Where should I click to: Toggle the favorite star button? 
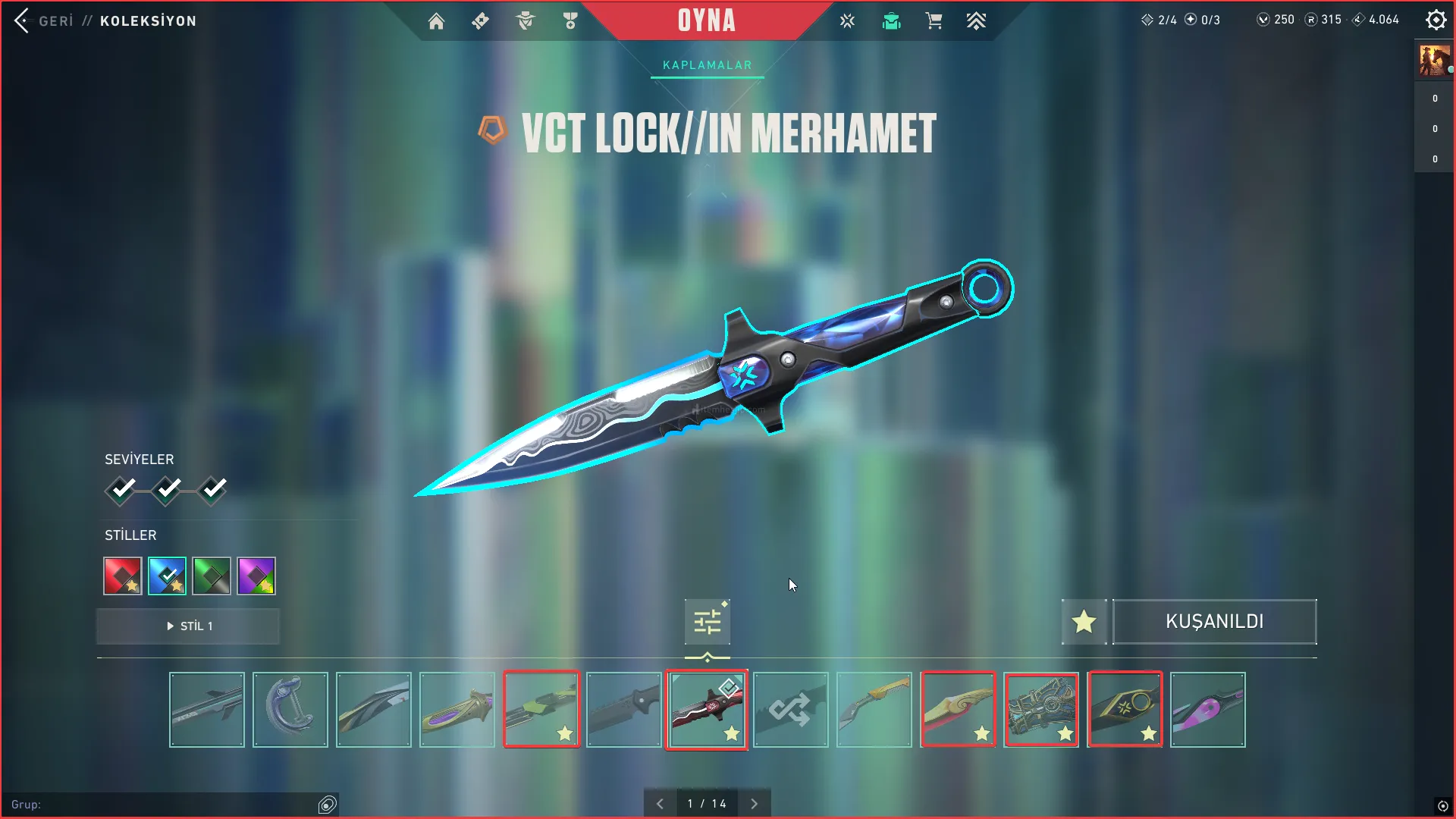[1084, 622]
